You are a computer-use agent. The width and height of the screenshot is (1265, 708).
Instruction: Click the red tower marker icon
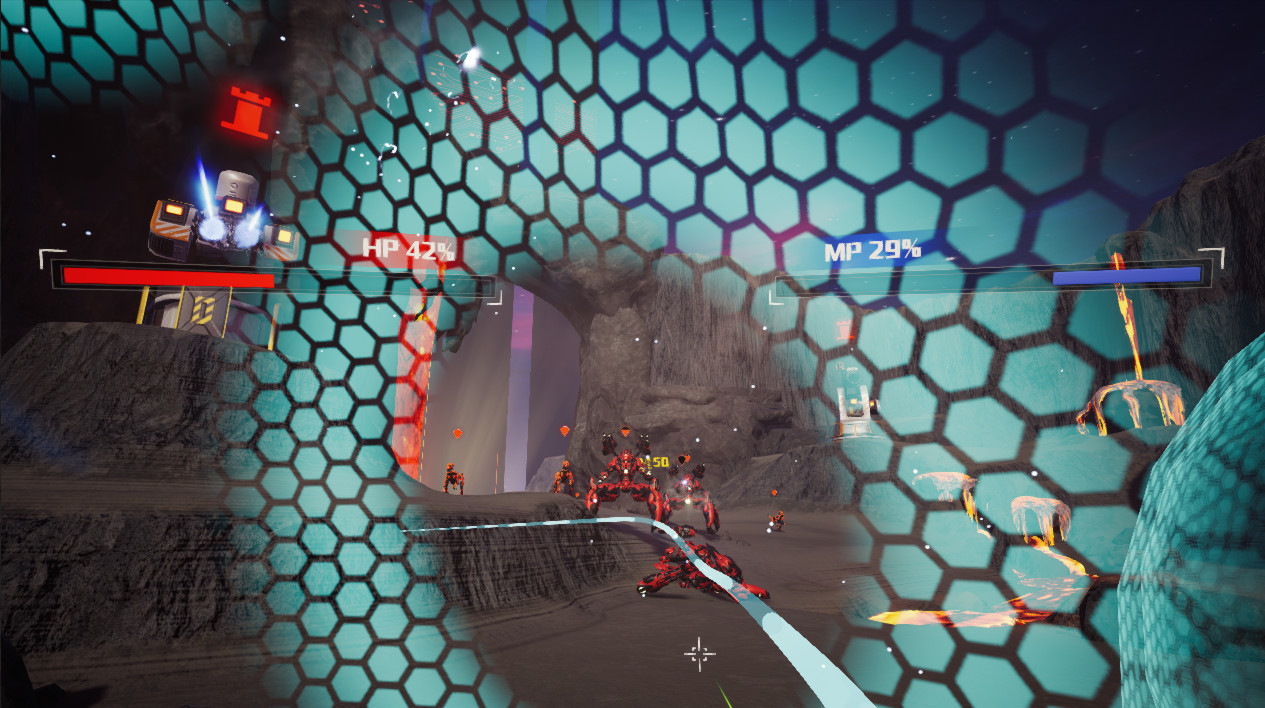pos(247,112)
